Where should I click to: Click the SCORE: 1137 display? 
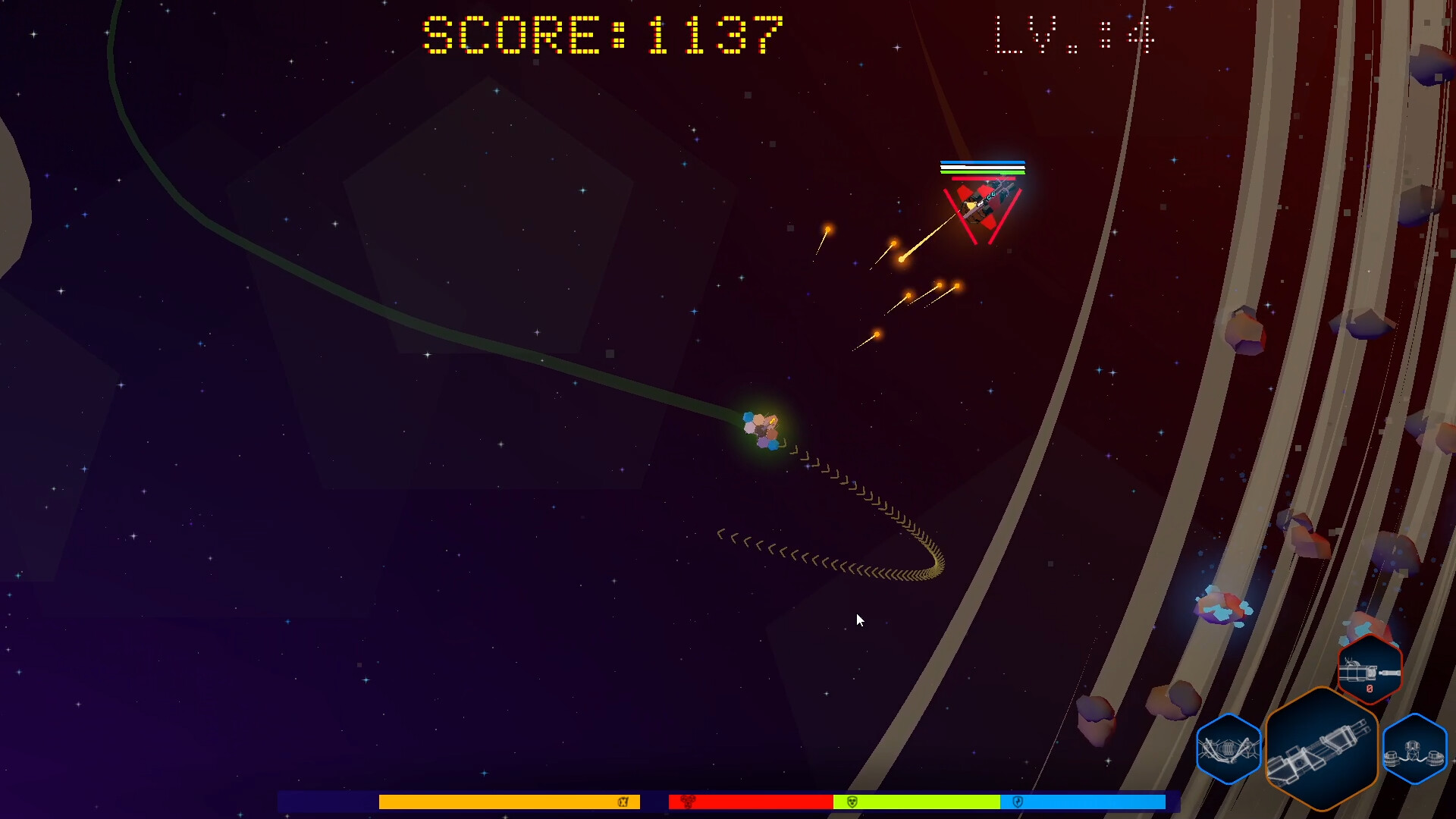601,34
